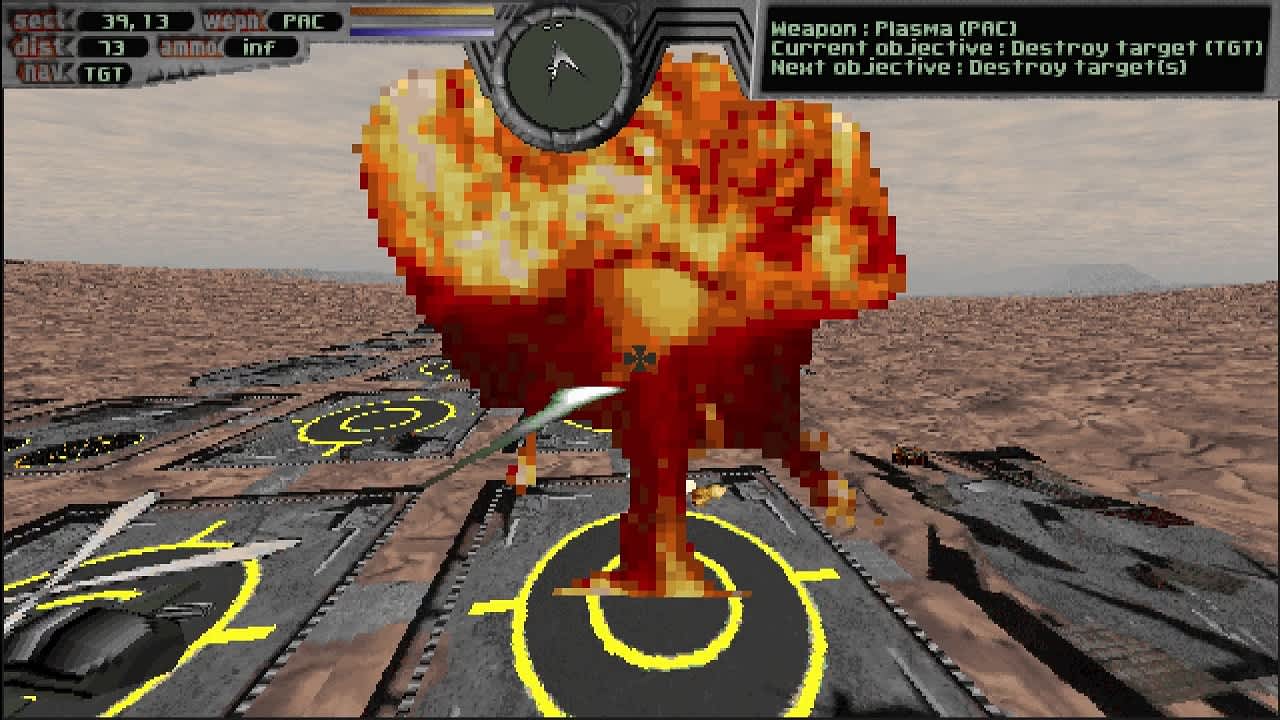
Task: Click the orange shield bar at top
Action: (420, 12)
